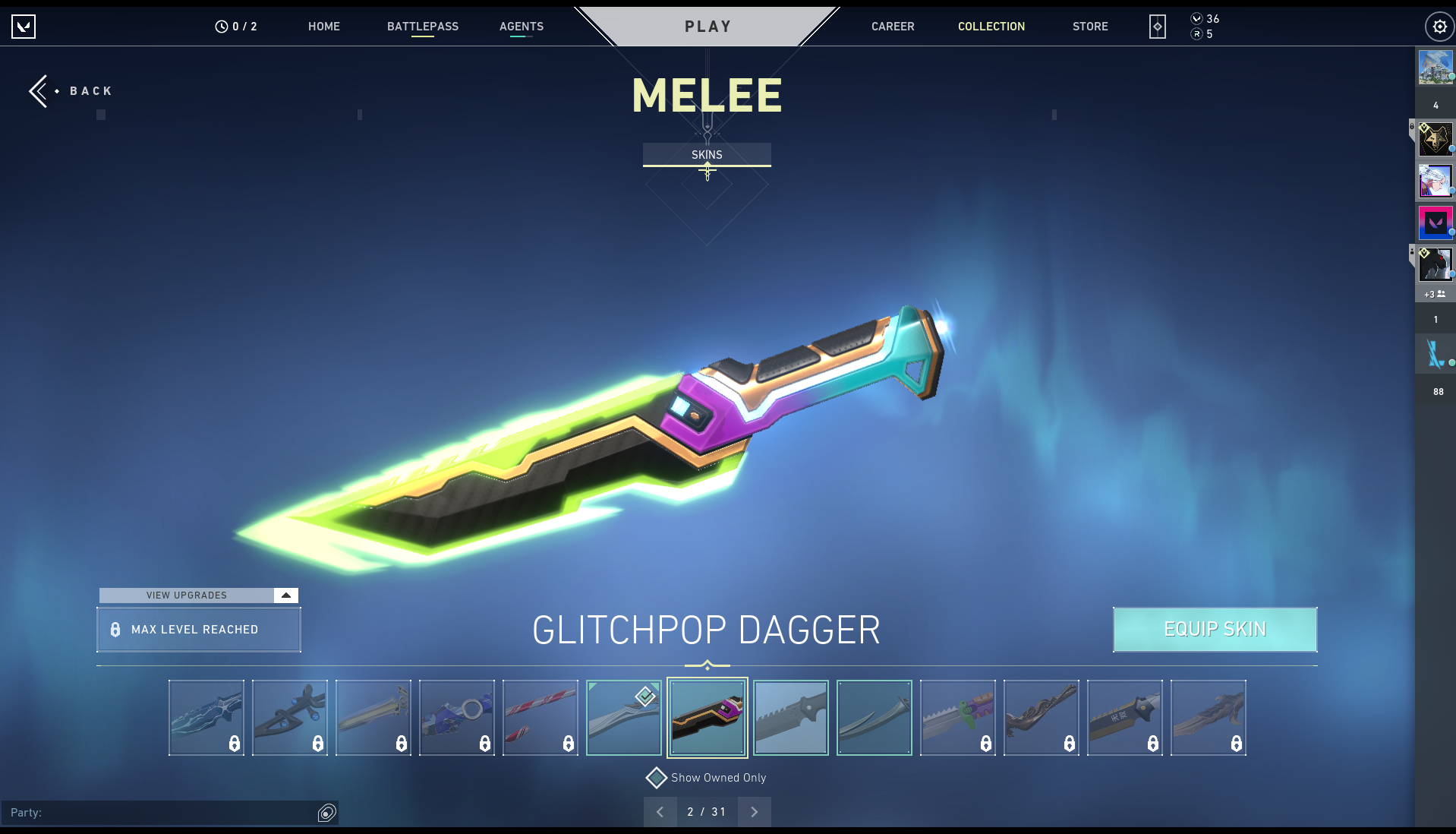Open the player card icon beside the Store tab
This screenshot has width=1456, height=834.
click(1156, 26)
